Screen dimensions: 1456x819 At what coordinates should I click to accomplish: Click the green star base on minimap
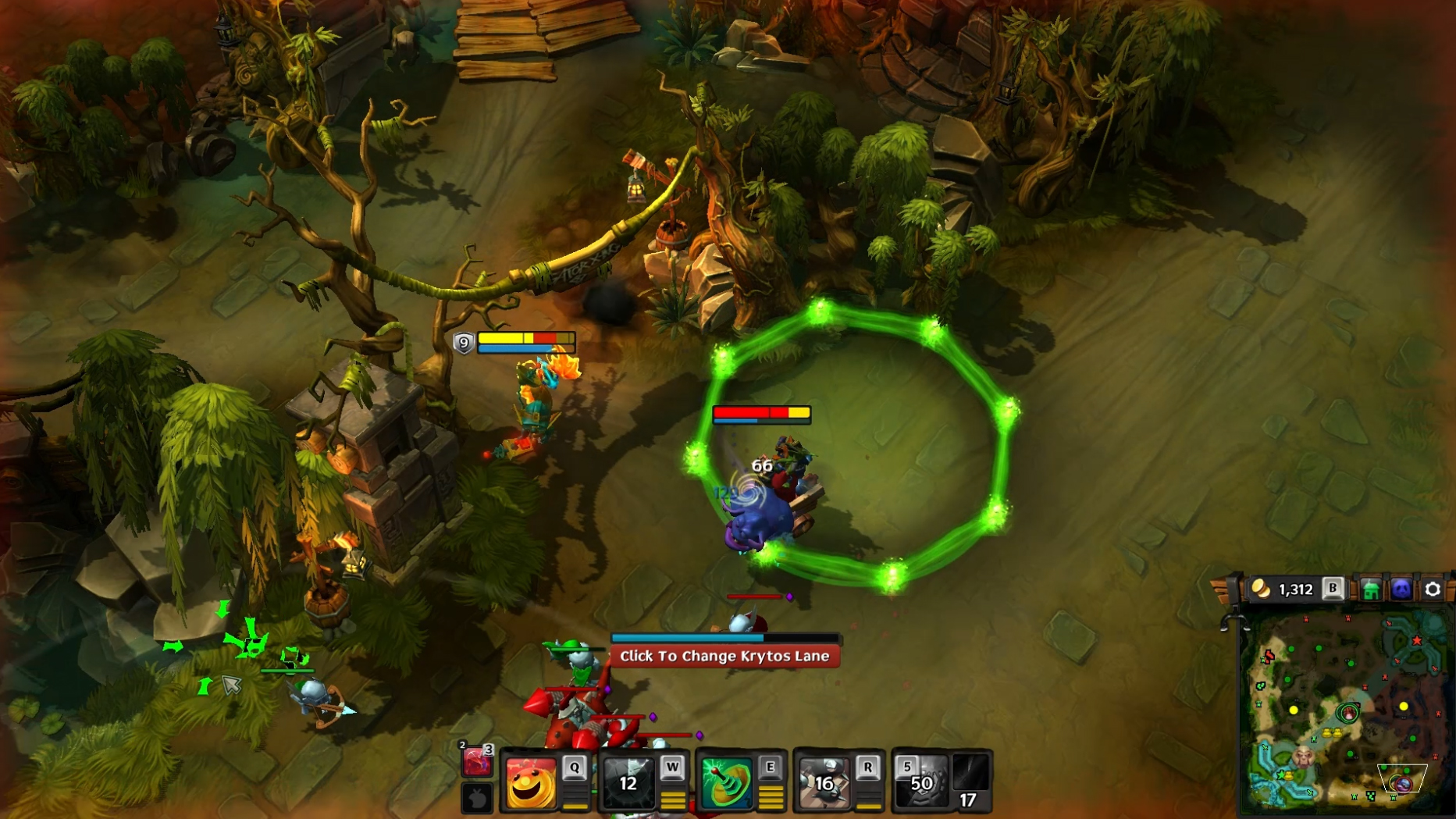[1281, 774]
